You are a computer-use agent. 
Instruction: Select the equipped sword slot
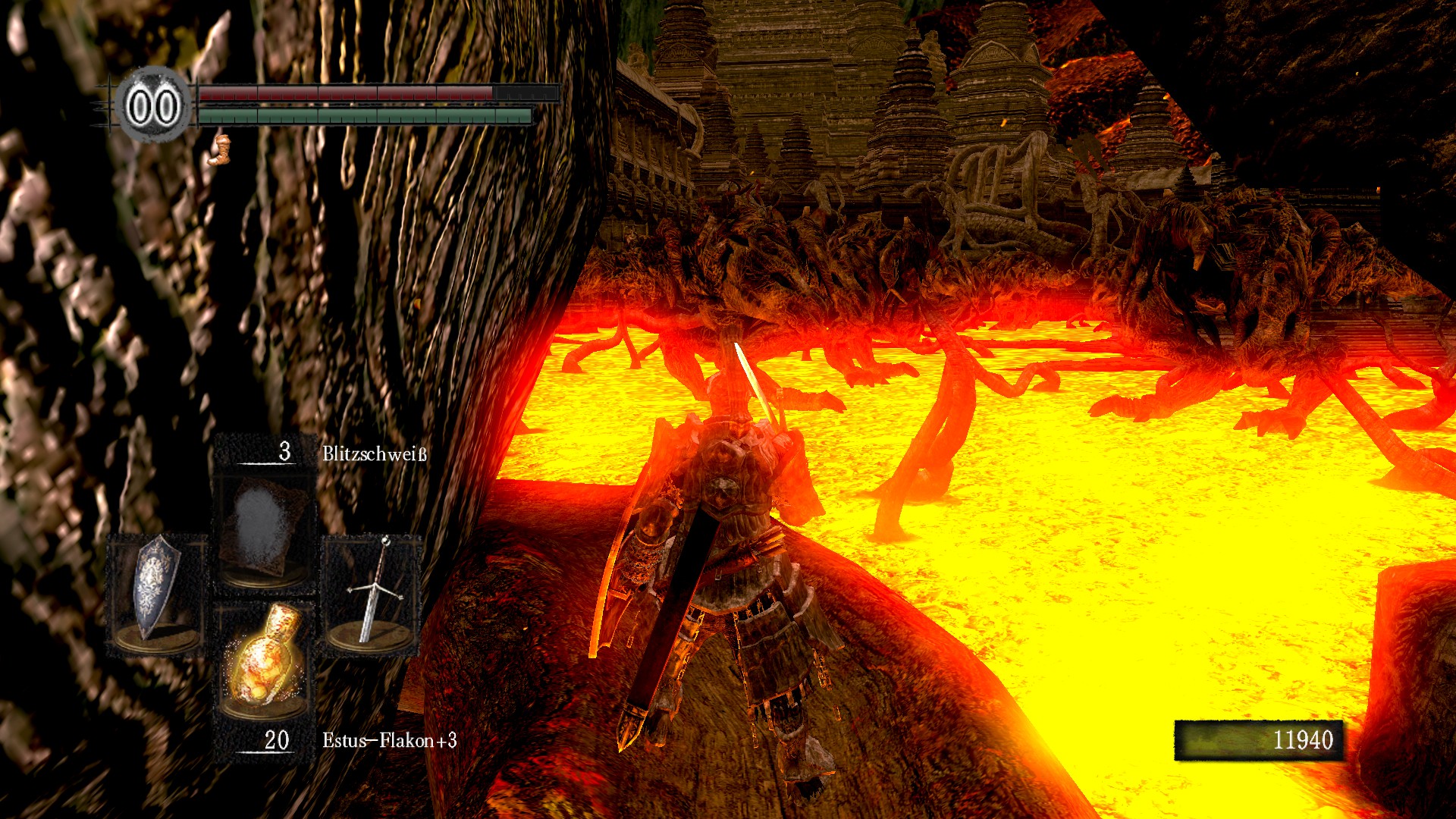pos(372,591)
